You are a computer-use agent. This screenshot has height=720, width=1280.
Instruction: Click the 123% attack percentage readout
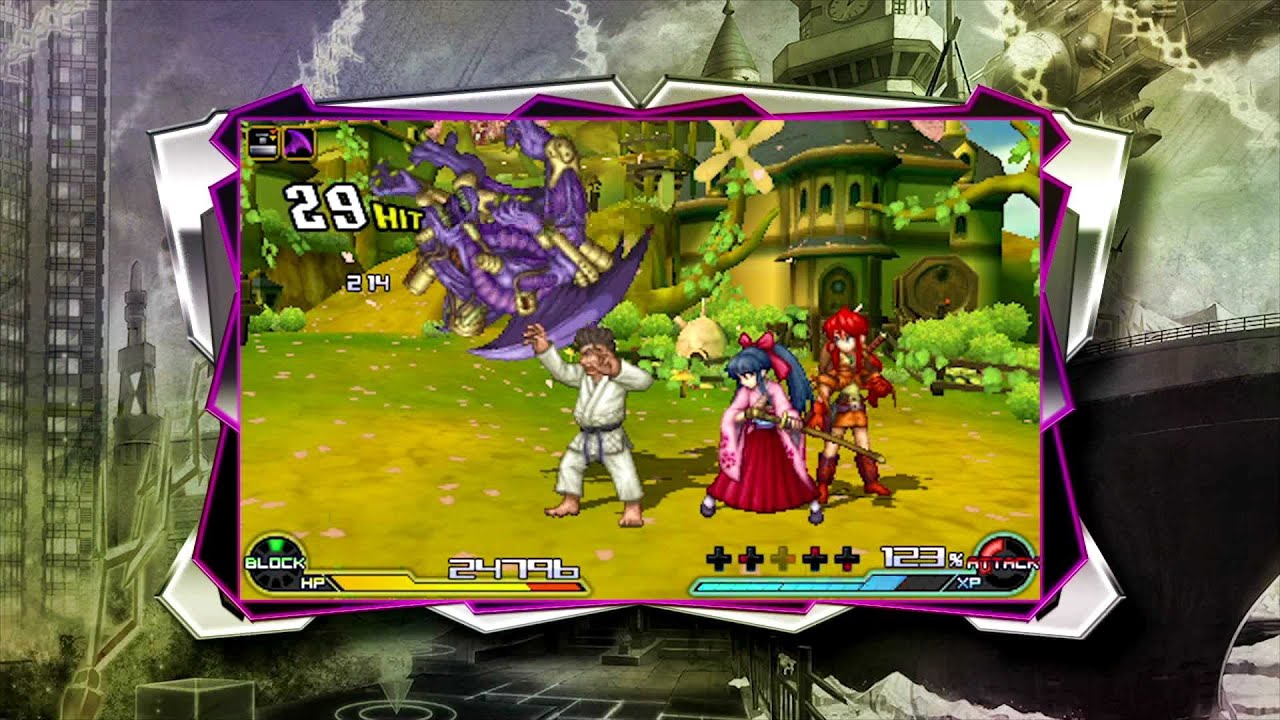click(918, 556)
